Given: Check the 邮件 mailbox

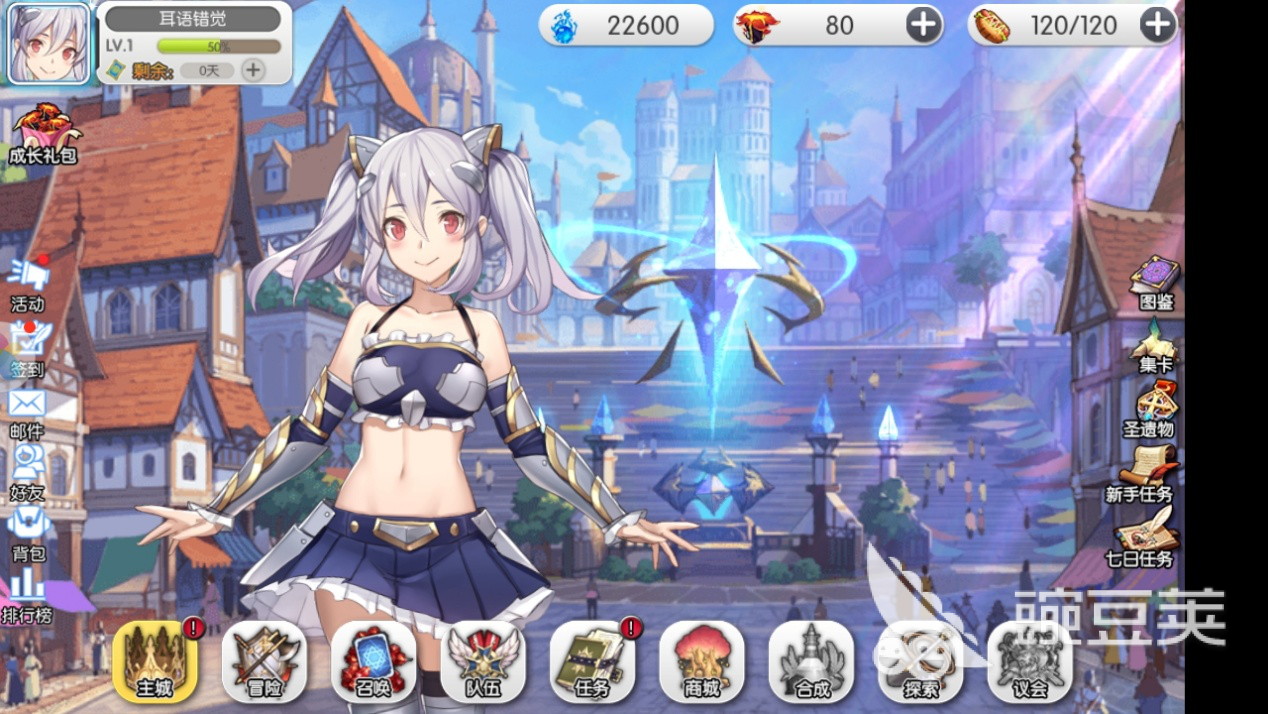Looking at the screenshot, I should [x=28, y=411].
